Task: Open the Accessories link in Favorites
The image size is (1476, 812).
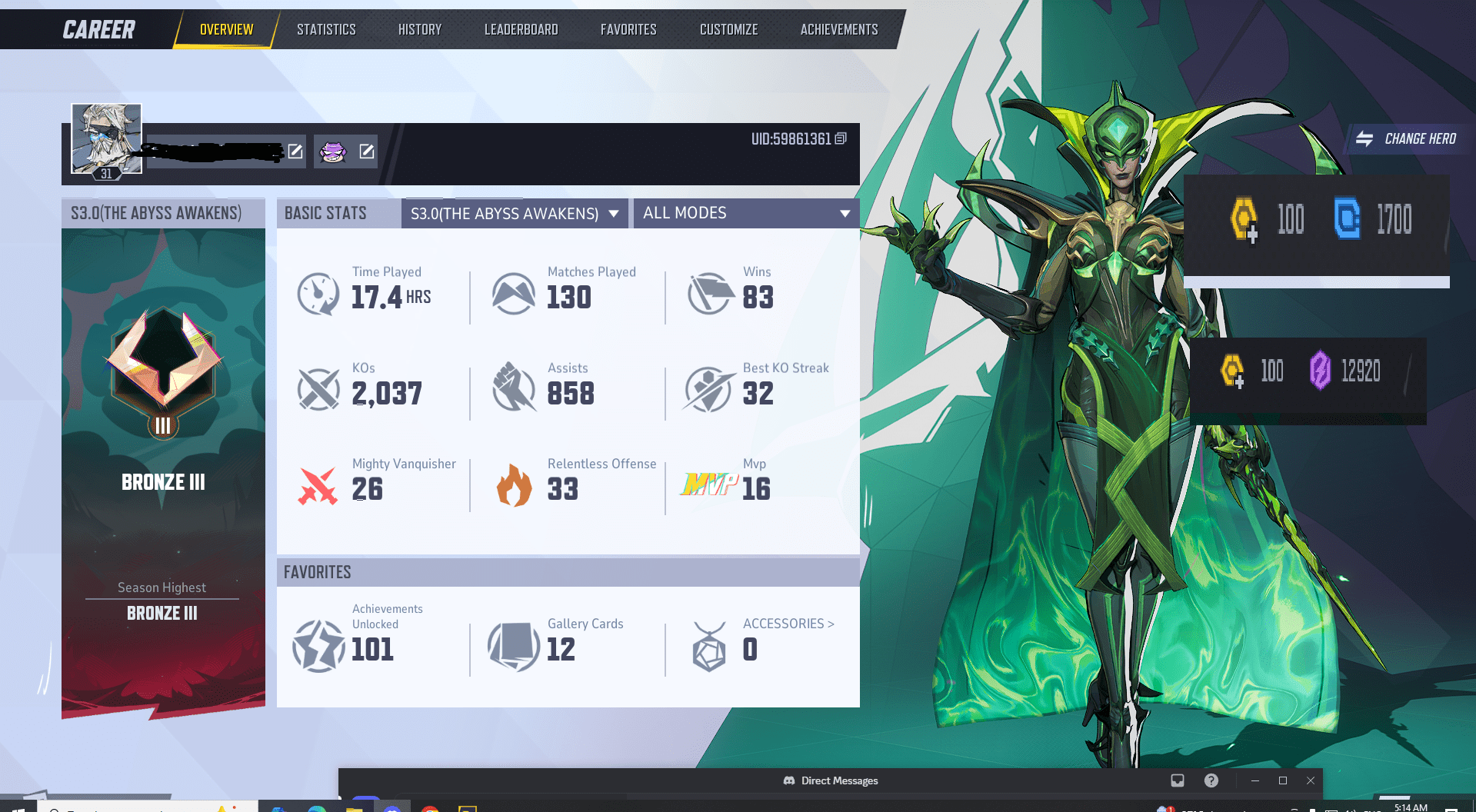Action: (787, 624)
